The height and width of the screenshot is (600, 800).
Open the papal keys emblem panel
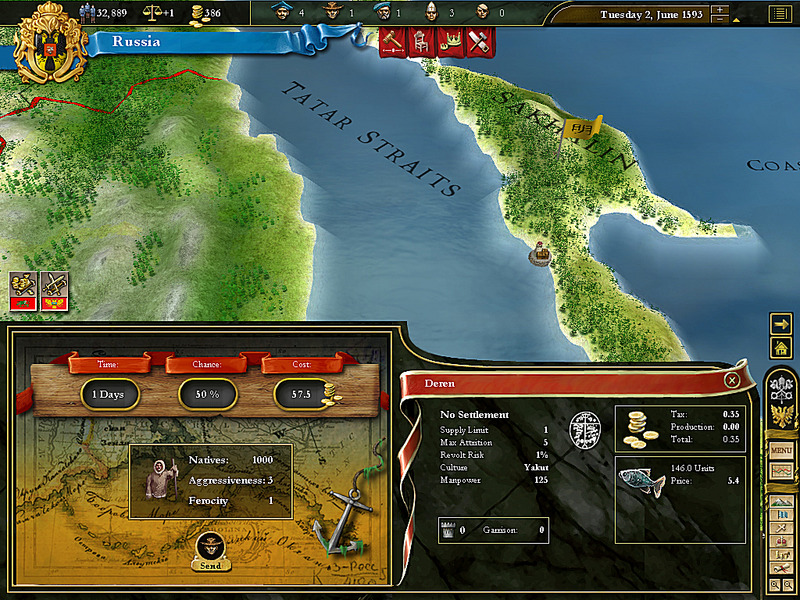coord(781,386)
